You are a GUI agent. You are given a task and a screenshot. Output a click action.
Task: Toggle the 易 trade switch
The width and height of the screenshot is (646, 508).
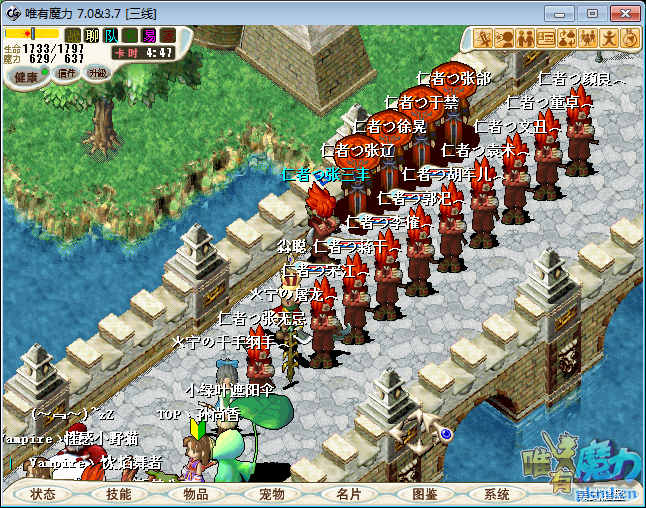tap(148, 36)
